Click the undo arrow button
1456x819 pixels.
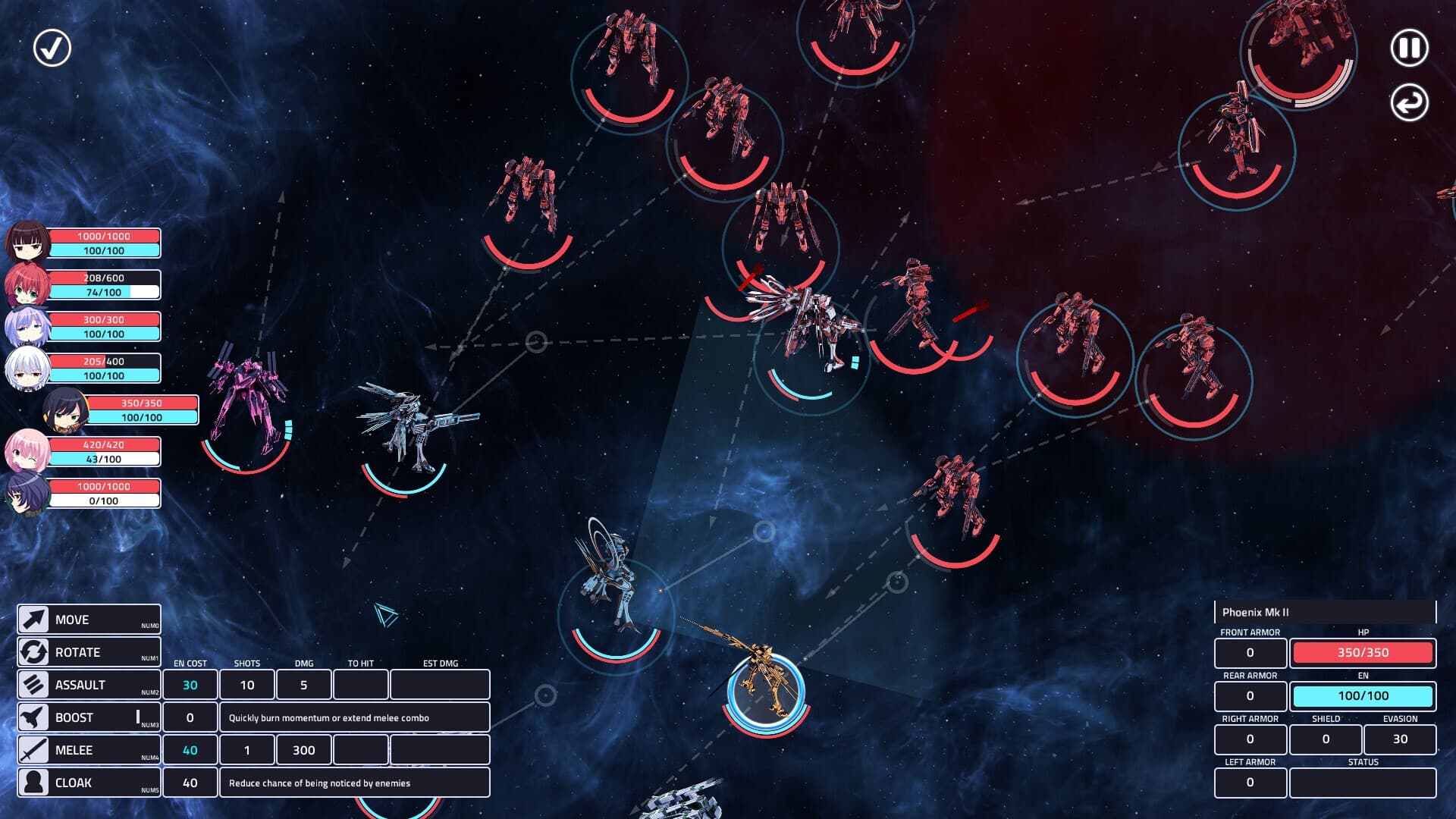[1409, 103]
